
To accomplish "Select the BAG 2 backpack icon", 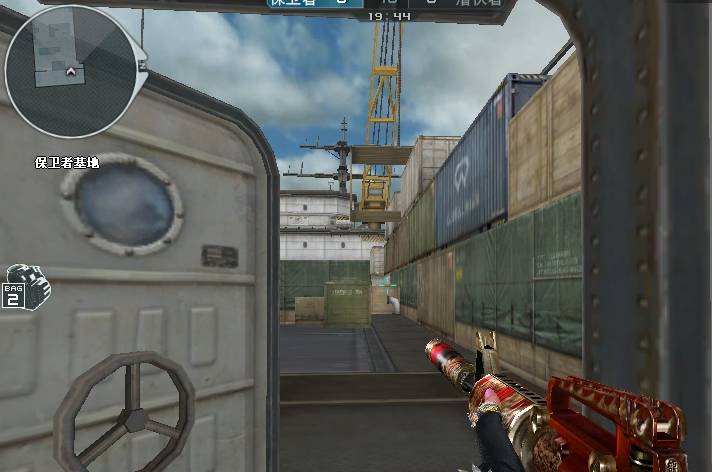I will 26,287.
